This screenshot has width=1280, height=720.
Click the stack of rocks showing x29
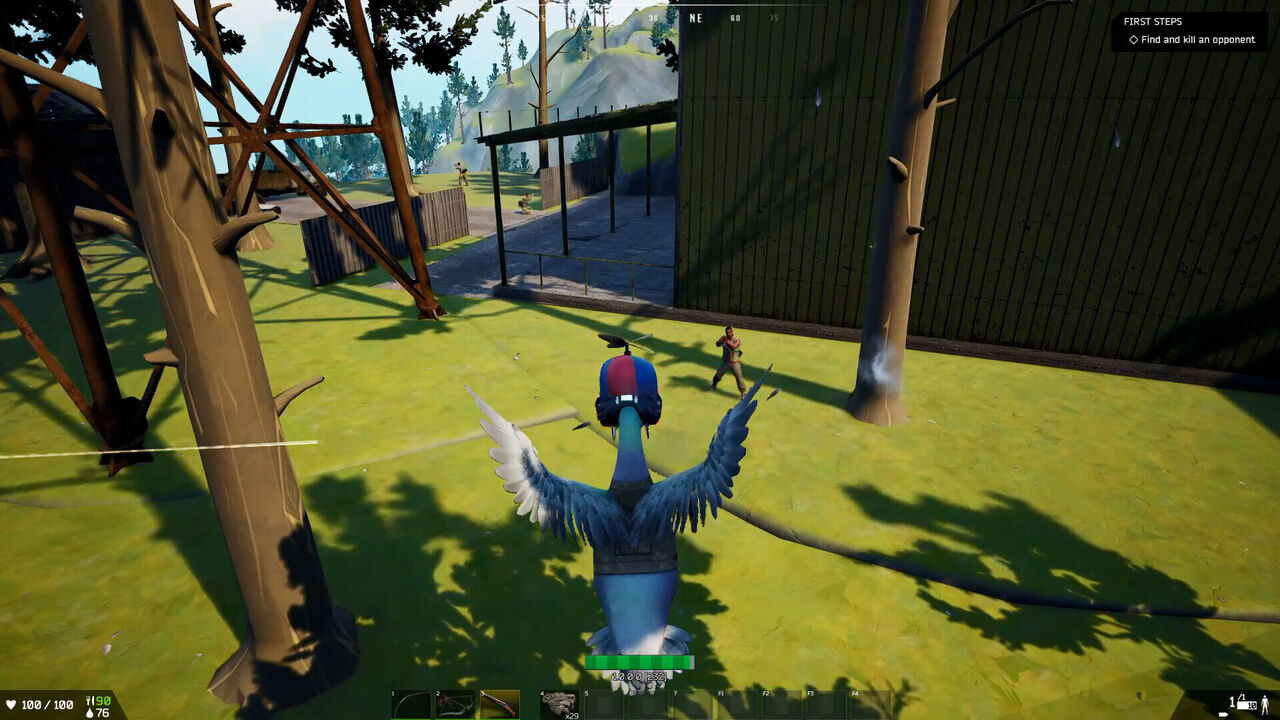pos(560,700)
